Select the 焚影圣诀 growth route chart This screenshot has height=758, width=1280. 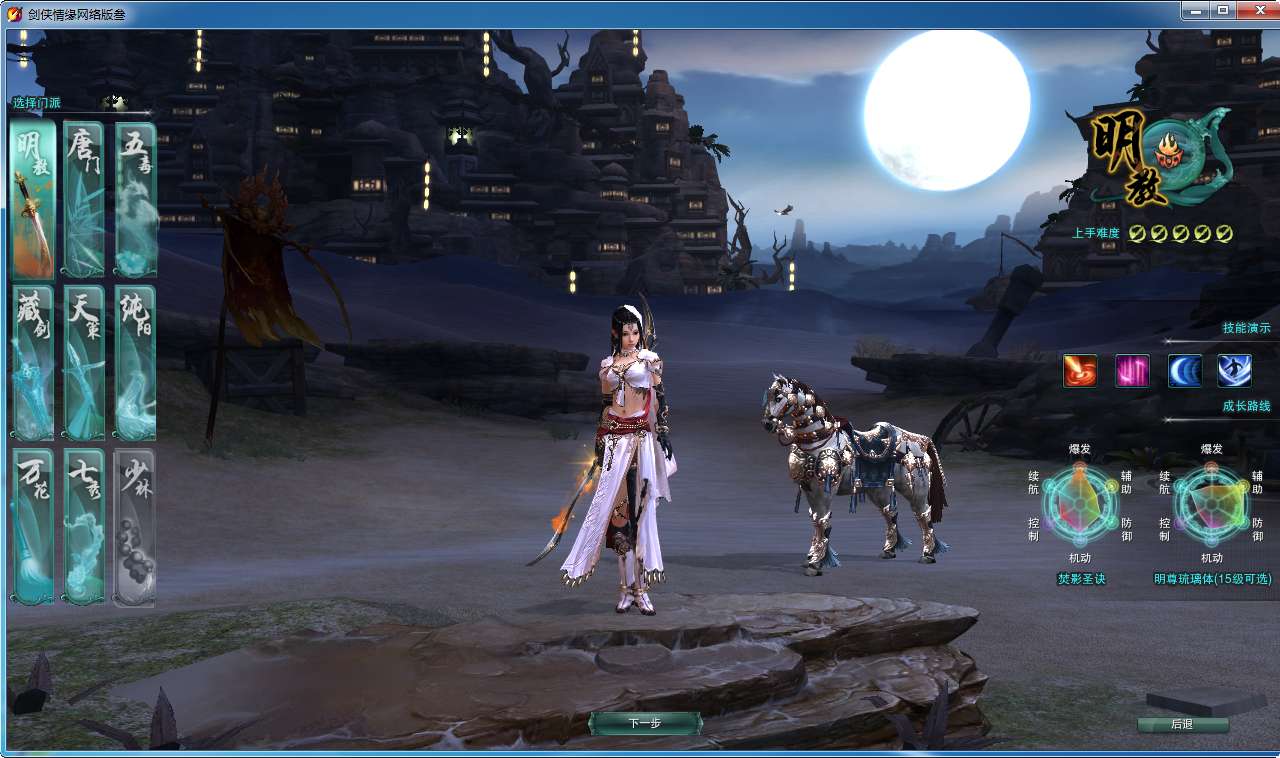point(1081,502)
